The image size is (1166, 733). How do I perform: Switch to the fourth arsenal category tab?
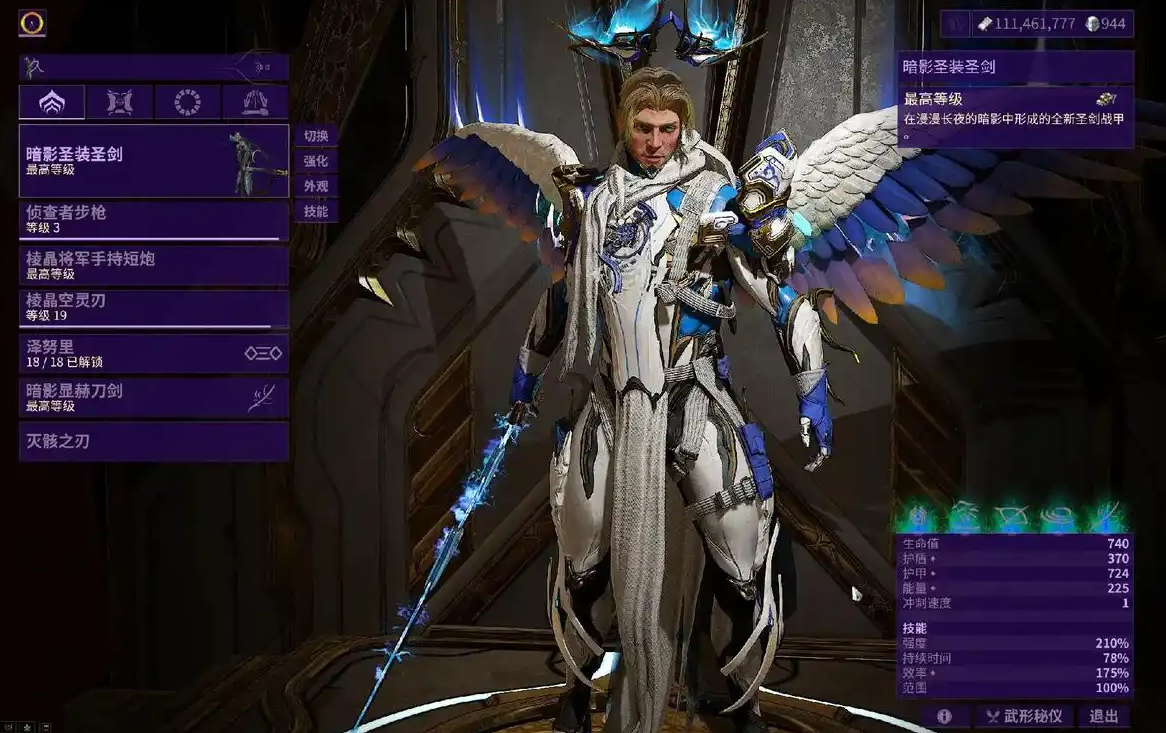(x=255, y=102)
